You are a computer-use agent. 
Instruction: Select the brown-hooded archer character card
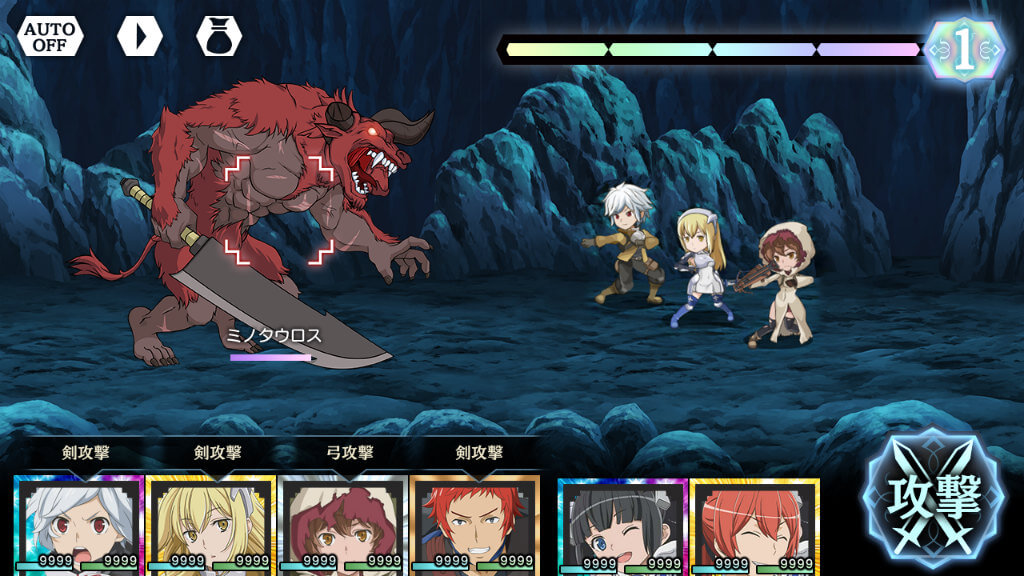[341, 525]
